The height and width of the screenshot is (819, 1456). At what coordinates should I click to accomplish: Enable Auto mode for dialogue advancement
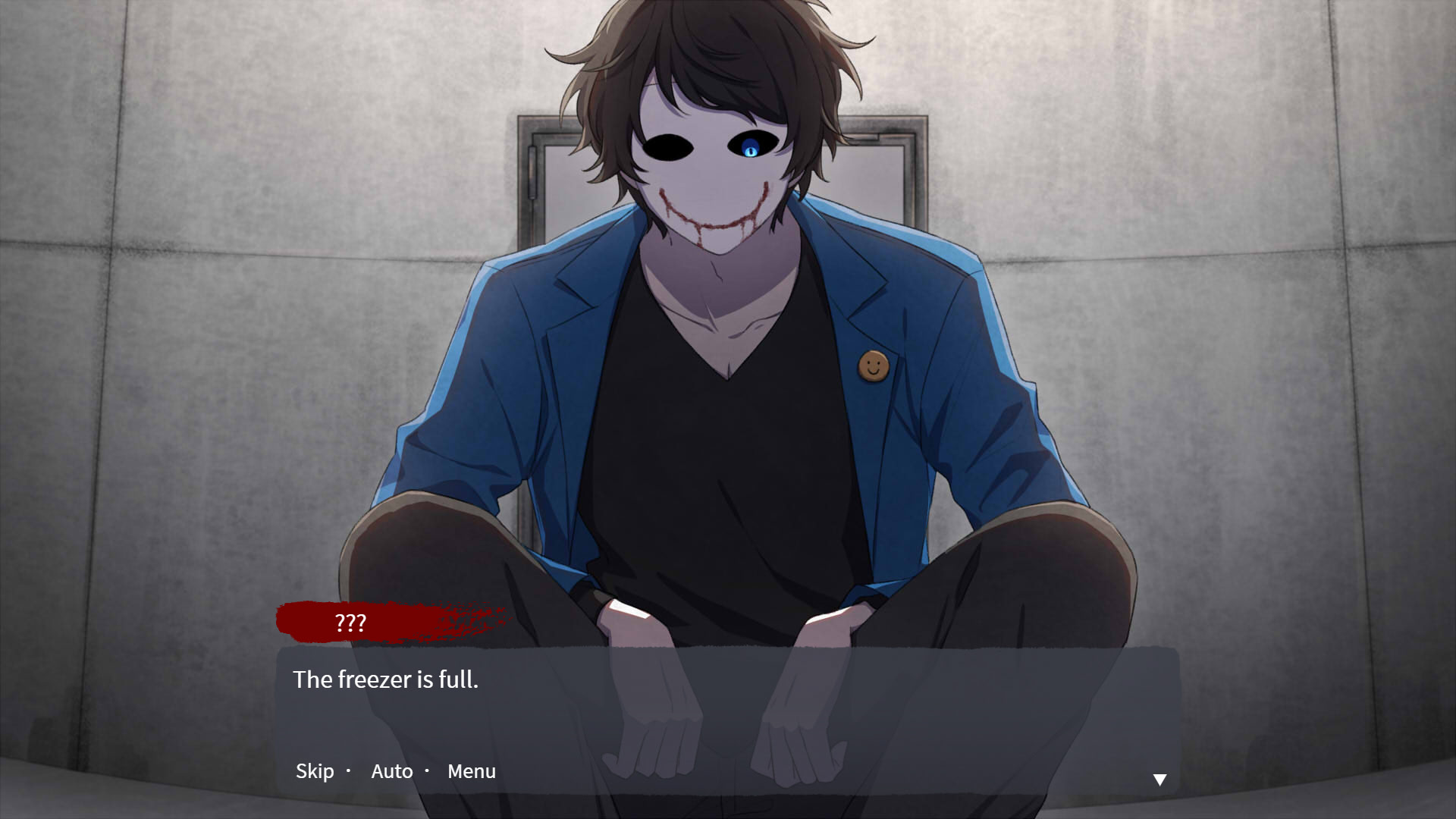click(391, 770)
